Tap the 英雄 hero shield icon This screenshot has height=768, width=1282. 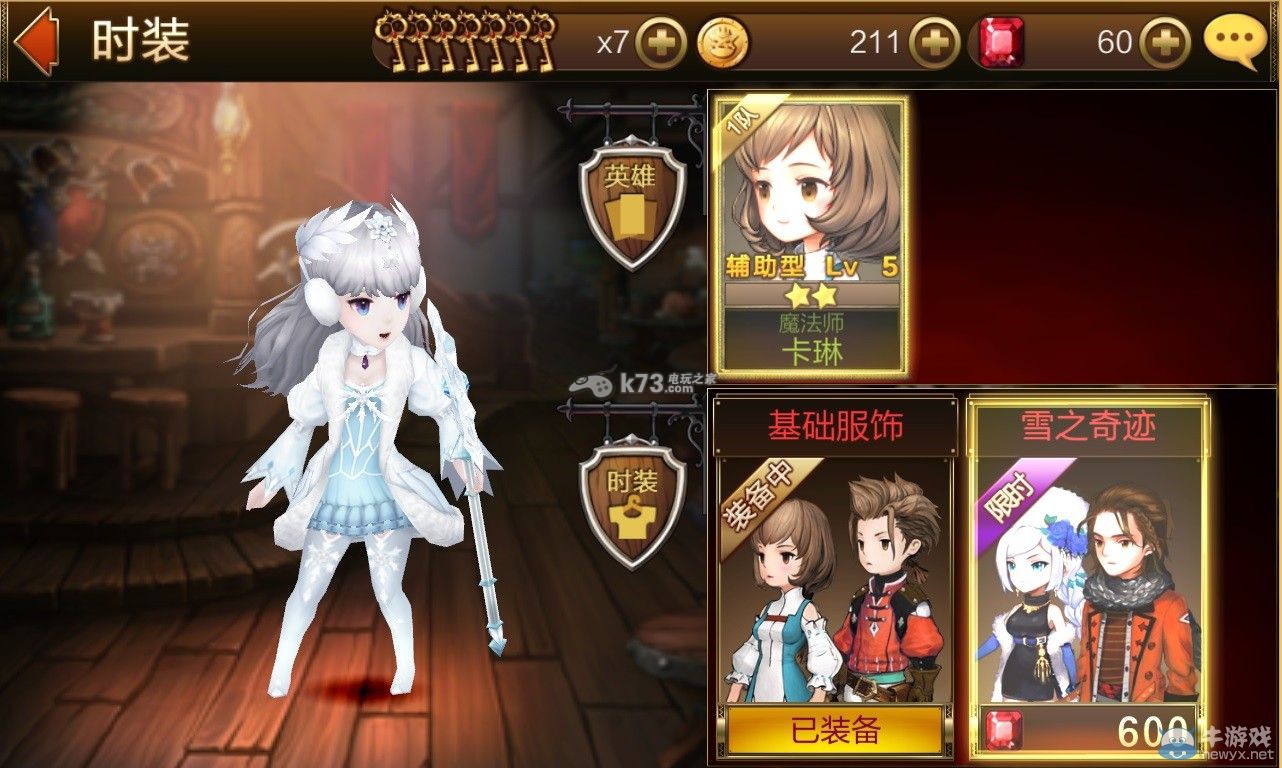[634, 204]
